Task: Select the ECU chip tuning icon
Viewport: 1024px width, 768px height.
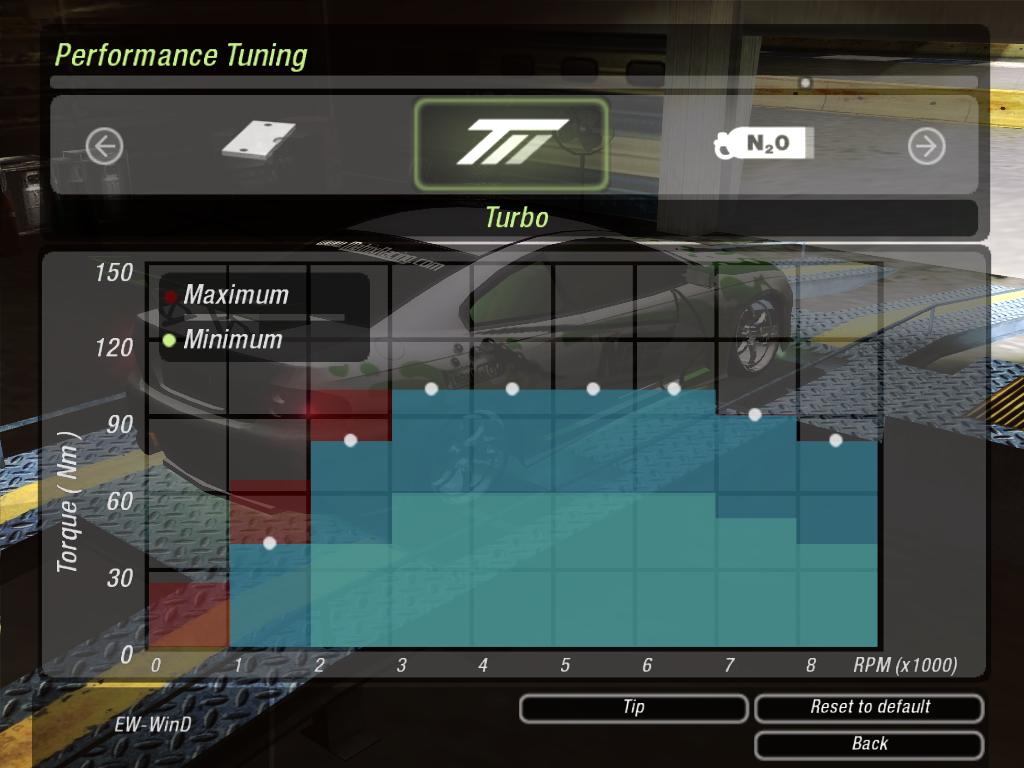Action: [x=259, y=141]
